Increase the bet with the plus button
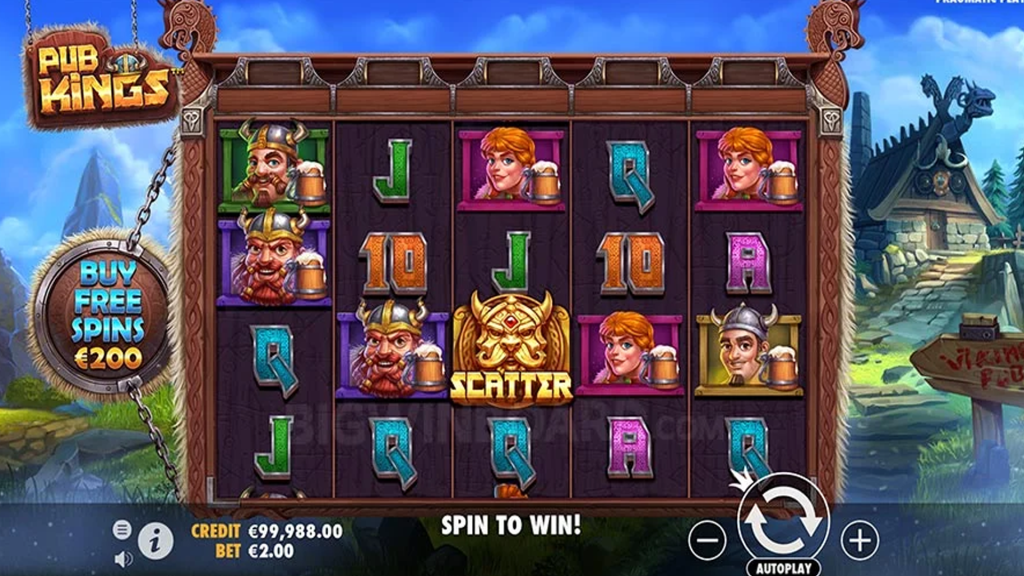 pyautogui.click(x=859, y=541)
